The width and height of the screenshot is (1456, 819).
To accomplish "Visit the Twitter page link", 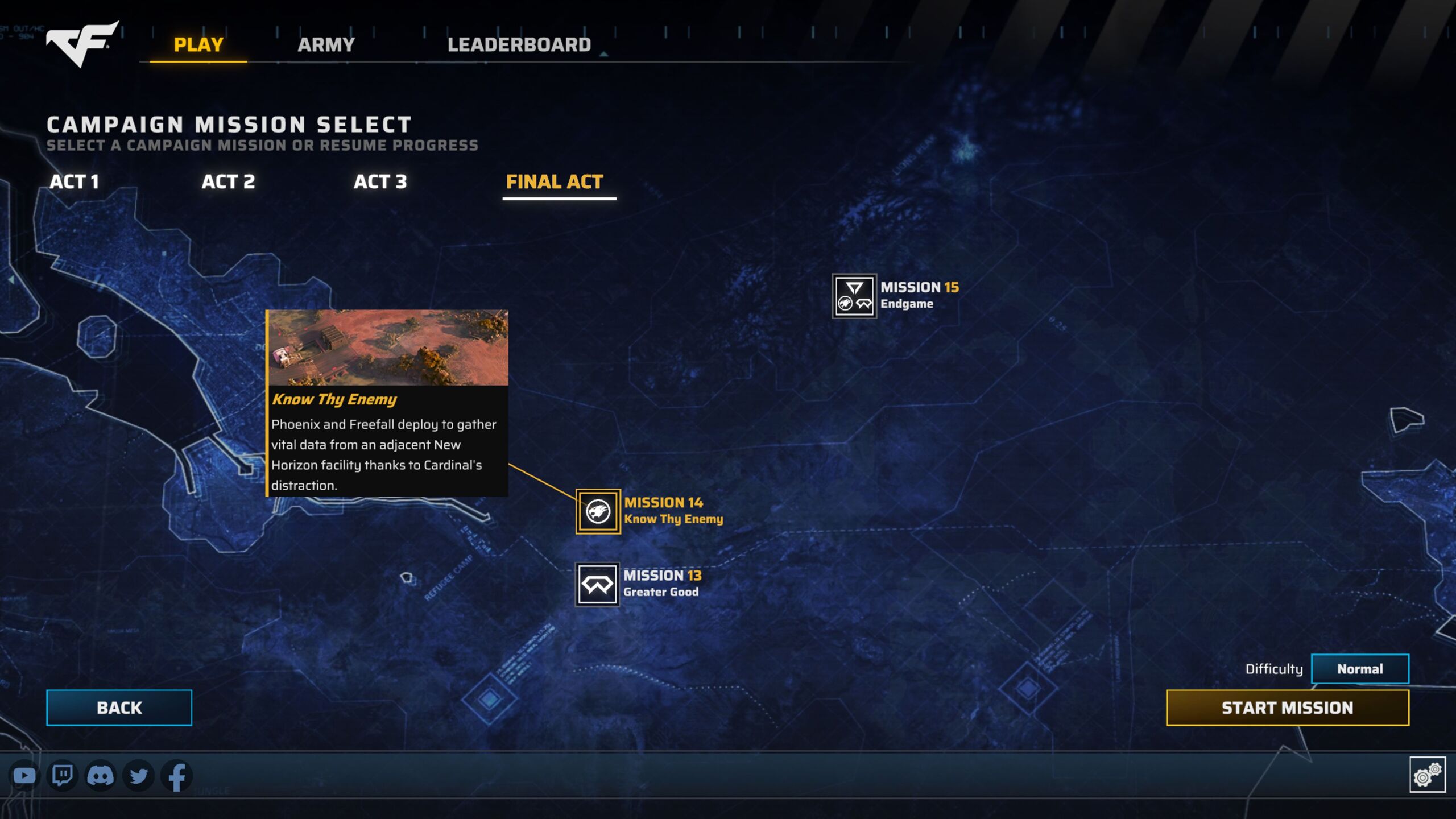I will (138, 776).
